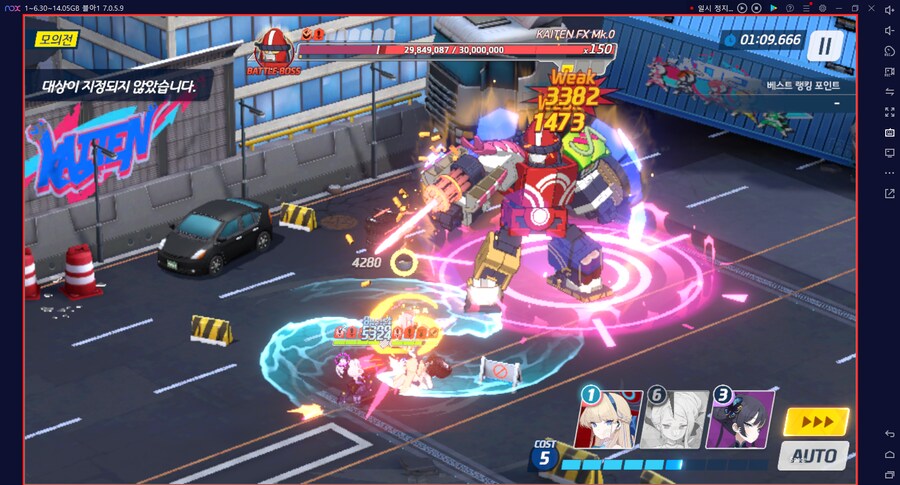Activate the dark-haired student's cost 3 skill card
This screenshot has height=485, width=900.
pos(740,418)
